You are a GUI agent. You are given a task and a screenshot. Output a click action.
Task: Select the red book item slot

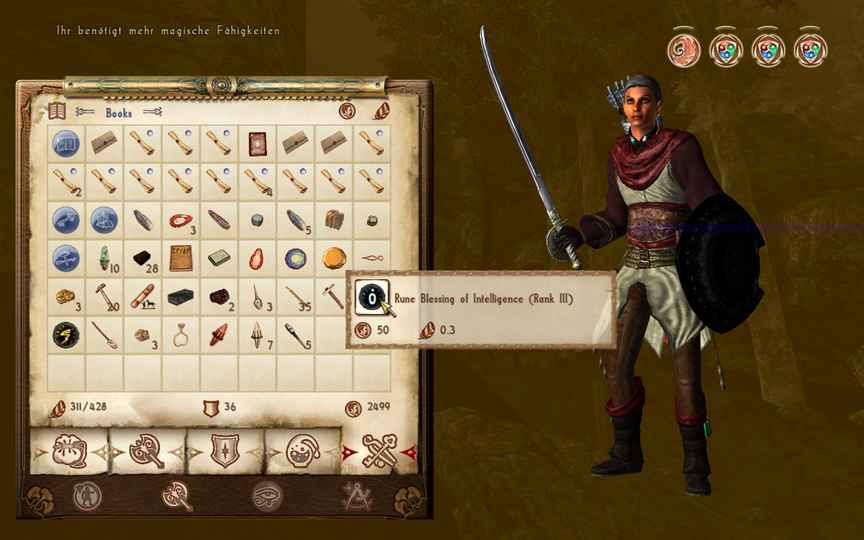257,143
